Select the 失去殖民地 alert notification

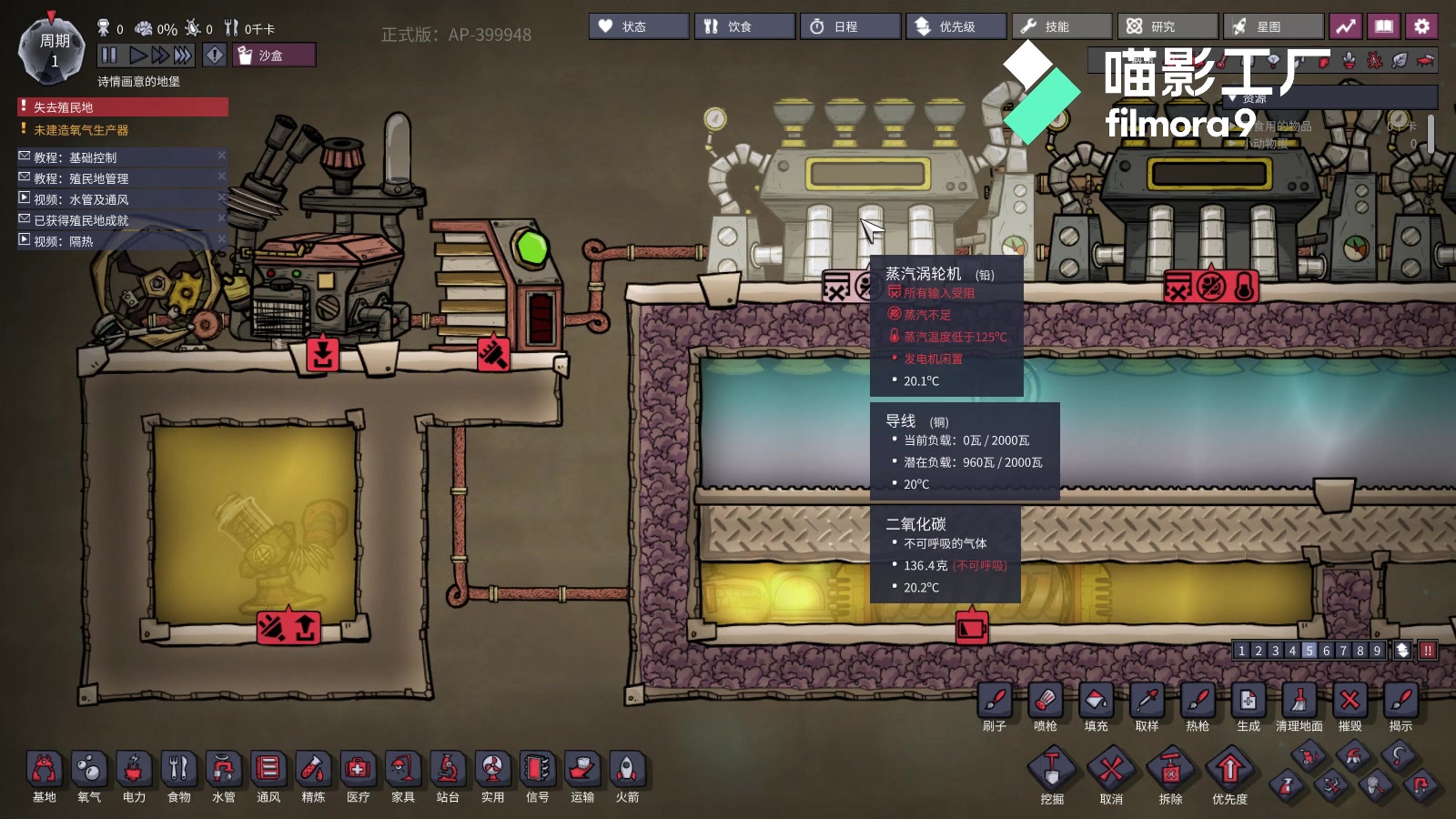(123, 107)
